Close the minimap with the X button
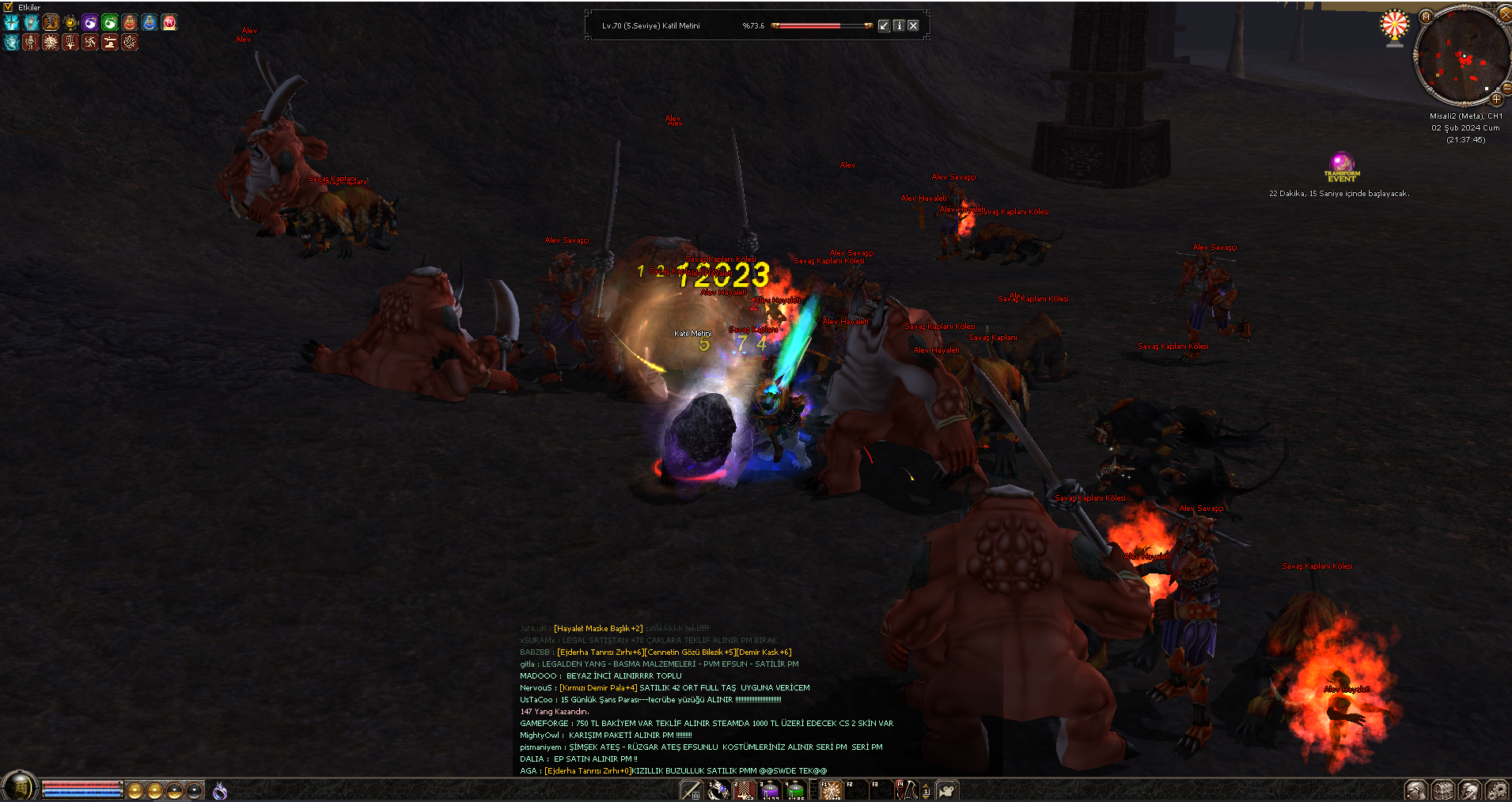 [x=1505, y=13]
